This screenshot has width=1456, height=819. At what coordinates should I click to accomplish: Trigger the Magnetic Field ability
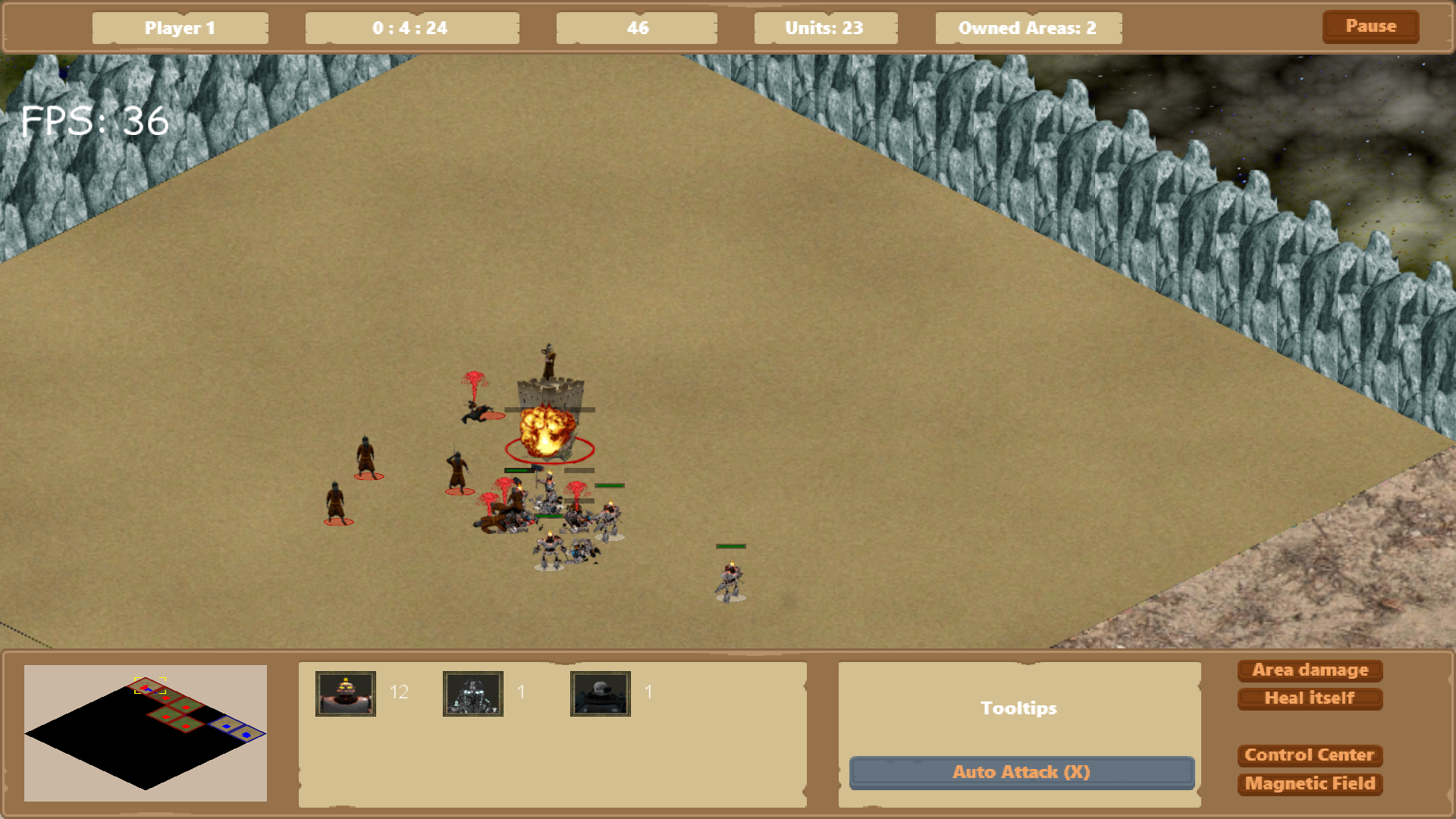1310,783
